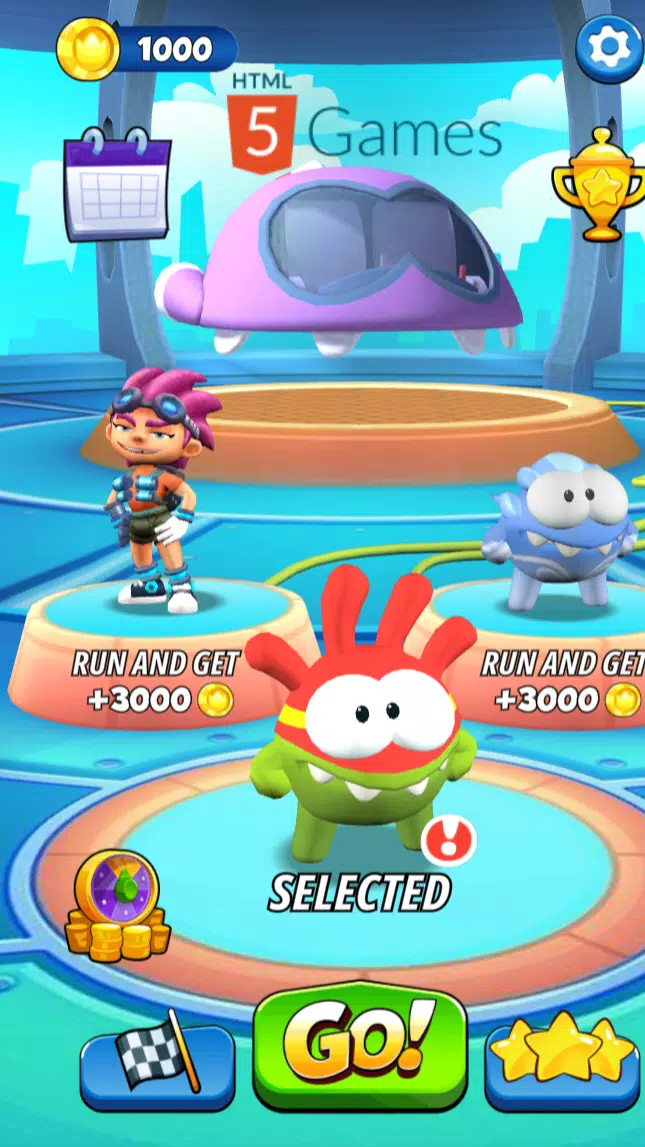Open the three stars button
Viewport: 645px width, 1147px height.
point(563,1056)
